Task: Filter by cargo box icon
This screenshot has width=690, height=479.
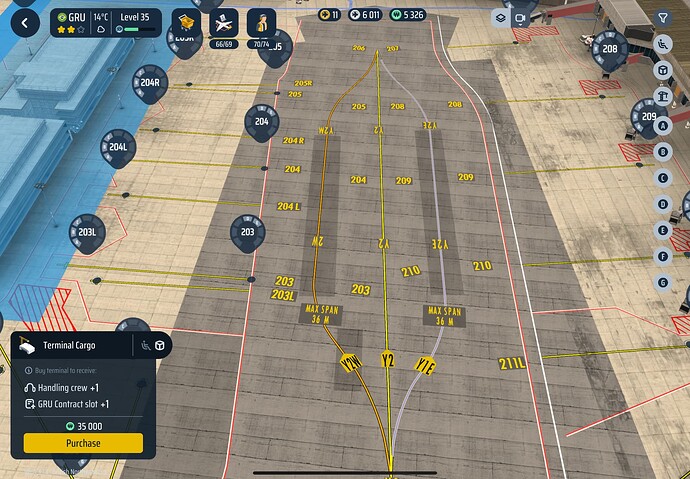Action: tap(662, 70)
